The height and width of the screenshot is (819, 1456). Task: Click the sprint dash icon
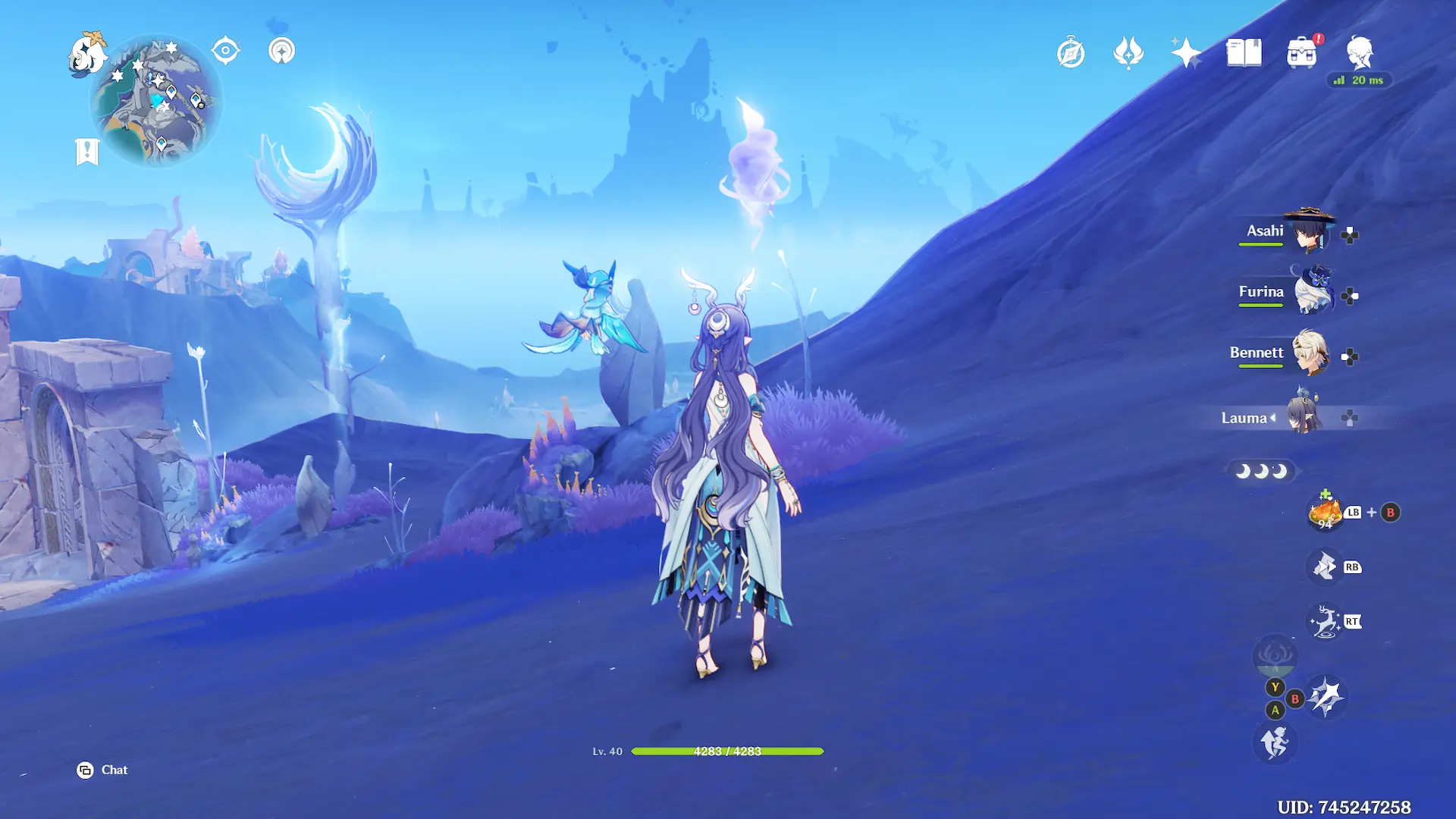tap(1275, 742)
